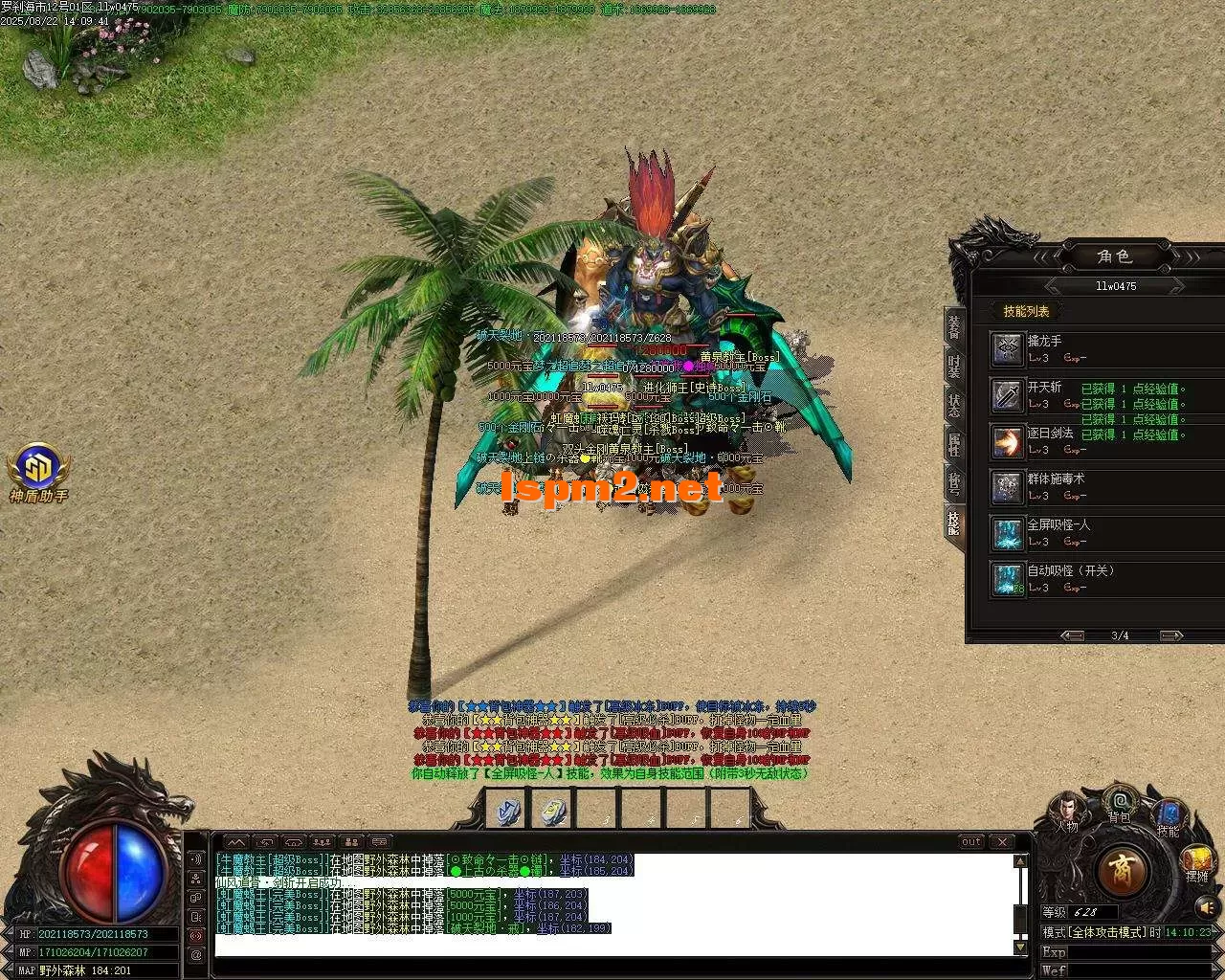Image resolution: width=1225 pixels, height=980 pixels.
Task: Open the 神盾助手 assistant icon
Action: pos(38,467)
